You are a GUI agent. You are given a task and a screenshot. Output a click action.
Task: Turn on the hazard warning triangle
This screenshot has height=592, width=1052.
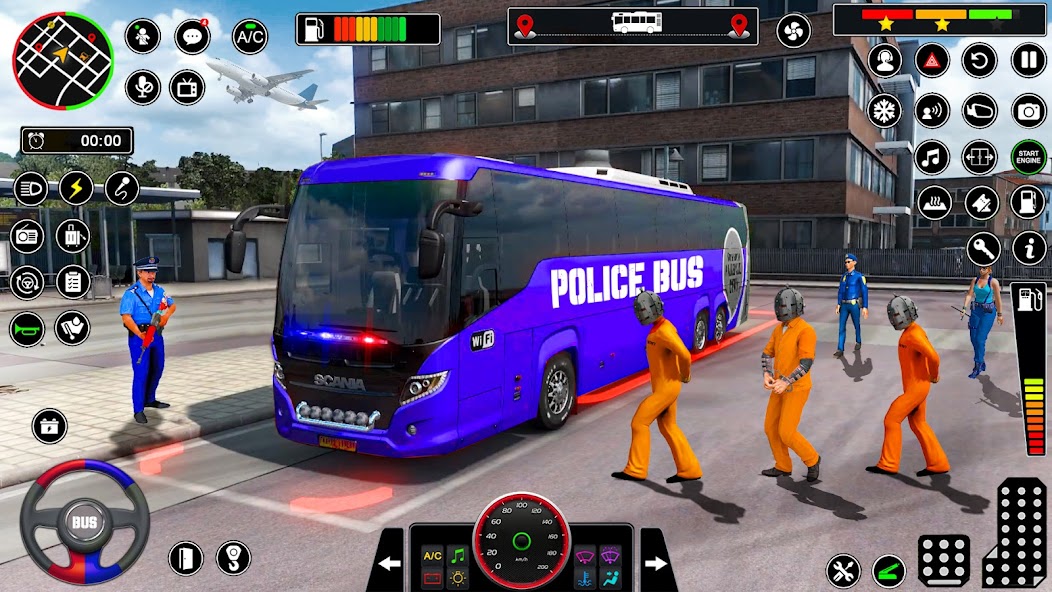932,60
